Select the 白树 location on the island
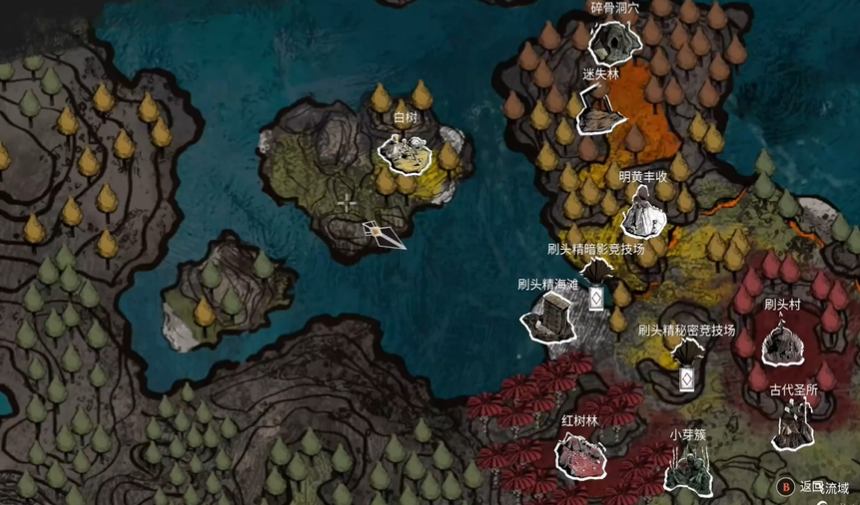This screenshot has width=860, height=505. (x=405, y=152)
